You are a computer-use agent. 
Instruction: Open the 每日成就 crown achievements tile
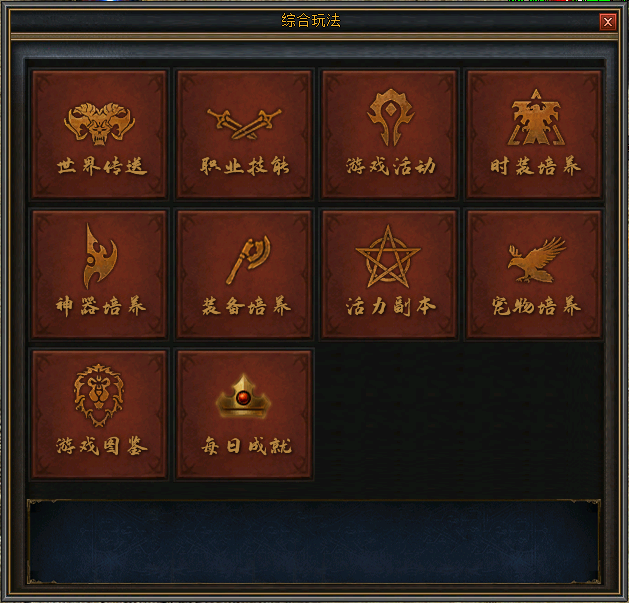pos(244,413)
